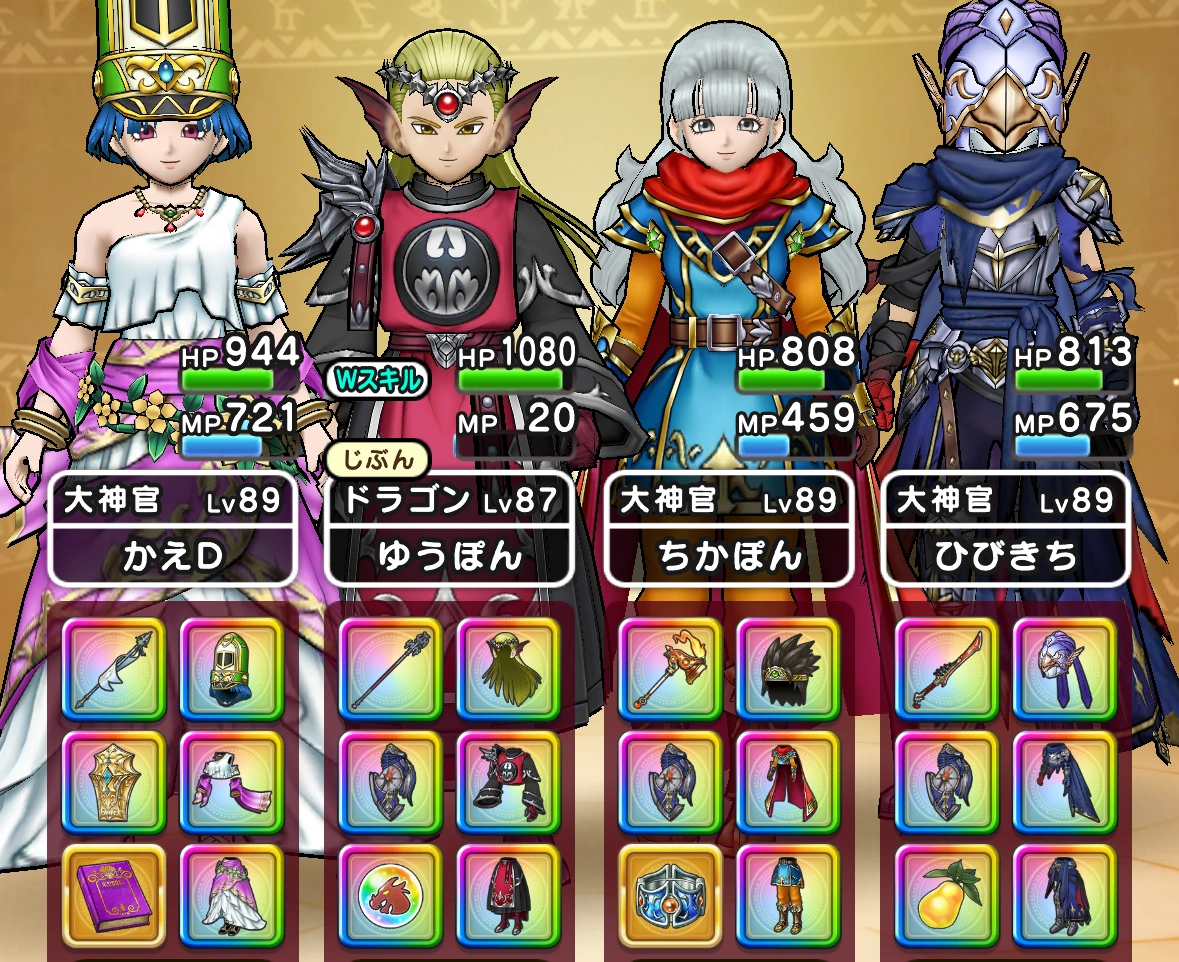
Task: Open ゆうぽん's red dragon orb slot
Action: 391,895
